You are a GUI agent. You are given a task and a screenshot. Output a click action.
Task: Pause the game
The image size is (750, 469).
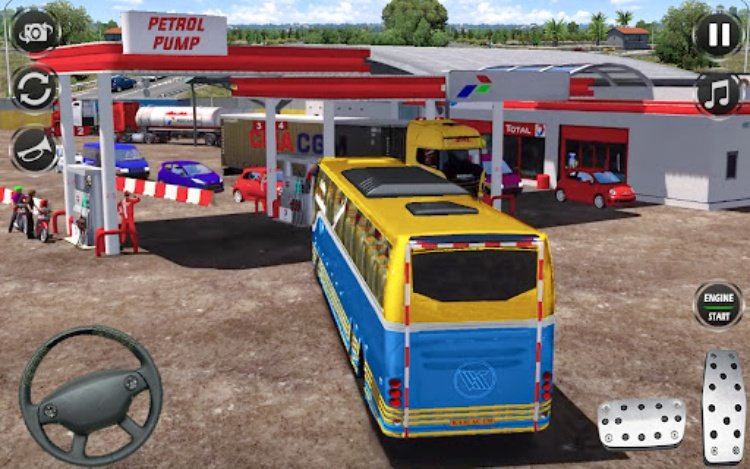point(718,35)
